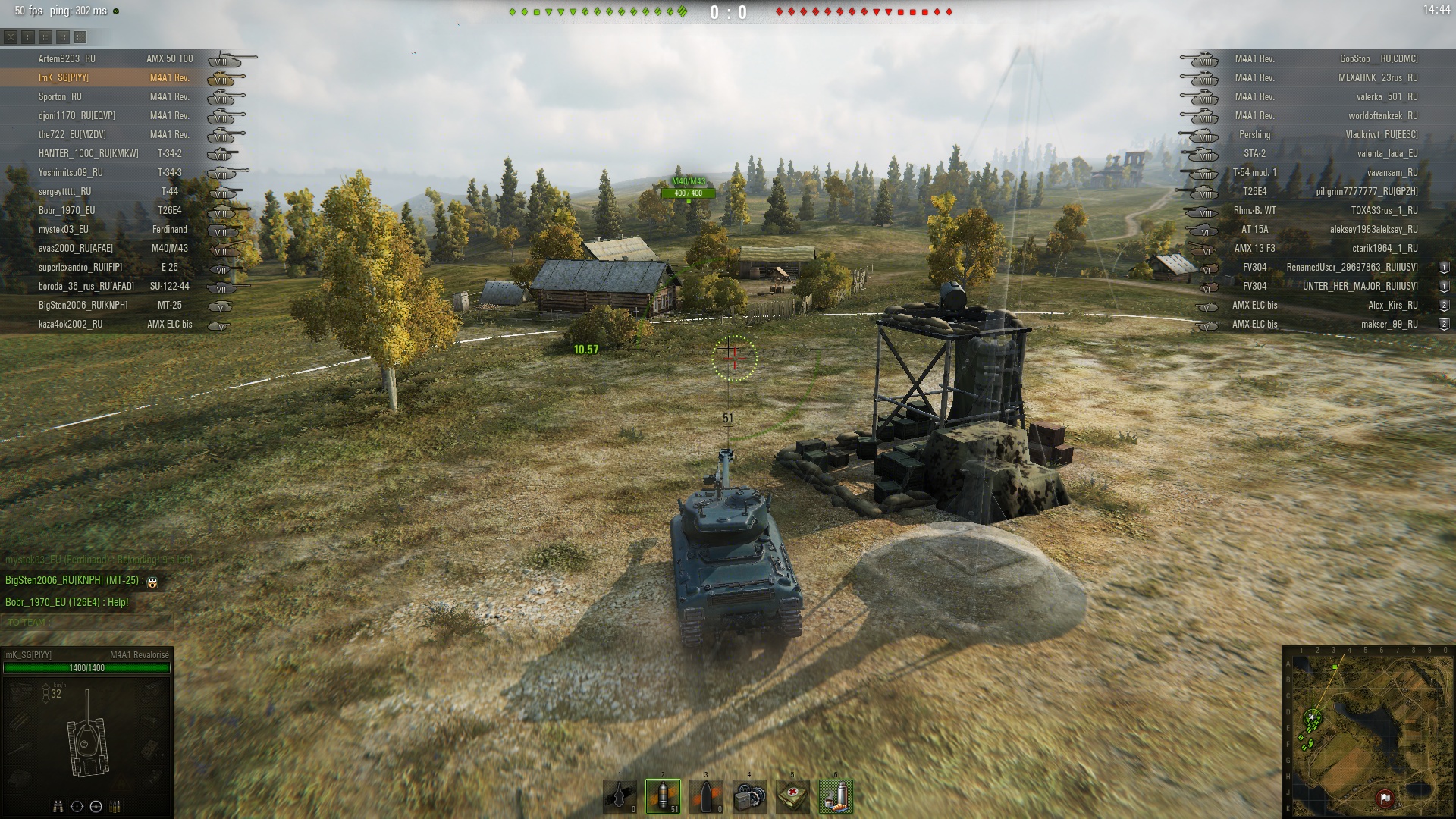1456x819 pixels.
Task: Click the binoculars icon in the damage panel
Action: pos(58,806)
